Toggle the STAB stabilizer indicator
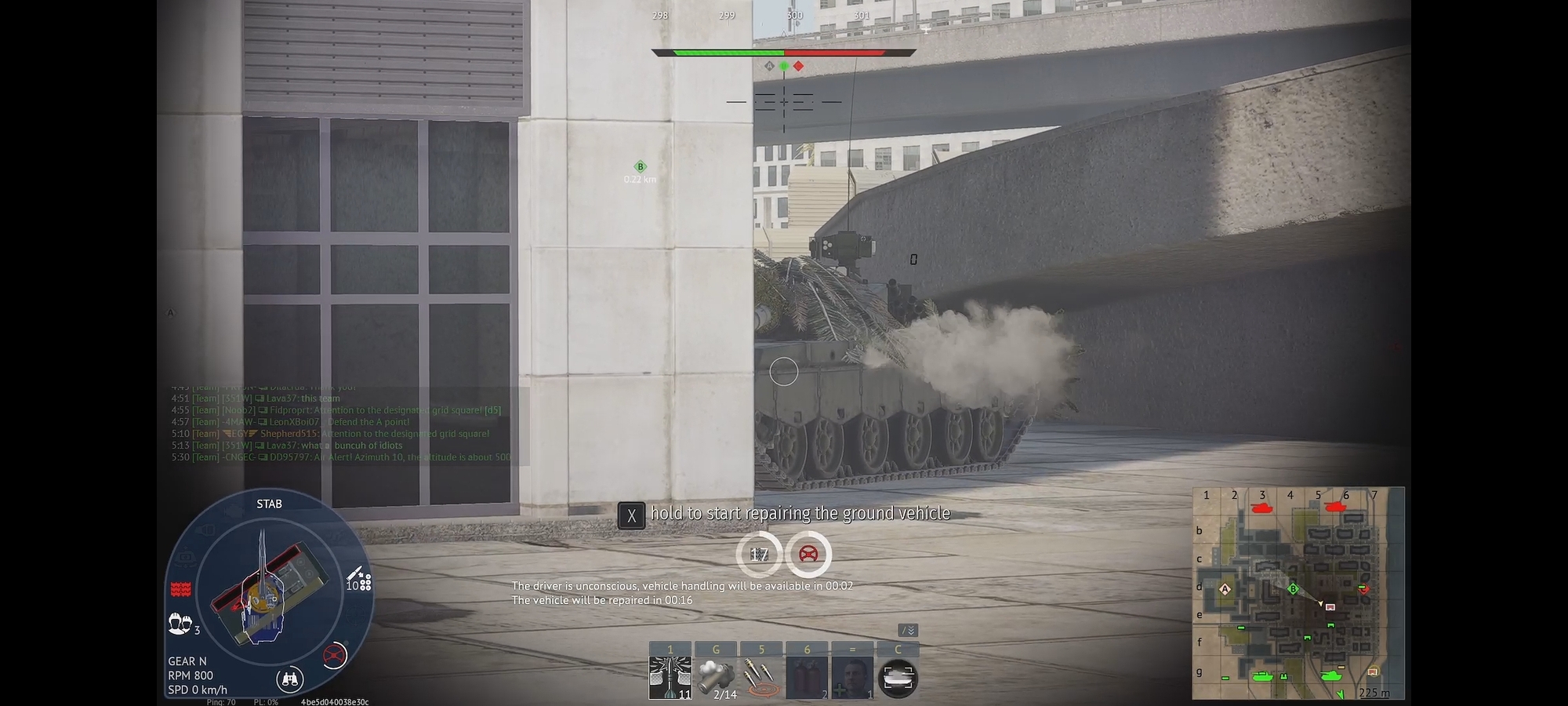Image resolution: width=1568 pixels, height=706 pixels. pyautogui.click(x=269, y=504)
